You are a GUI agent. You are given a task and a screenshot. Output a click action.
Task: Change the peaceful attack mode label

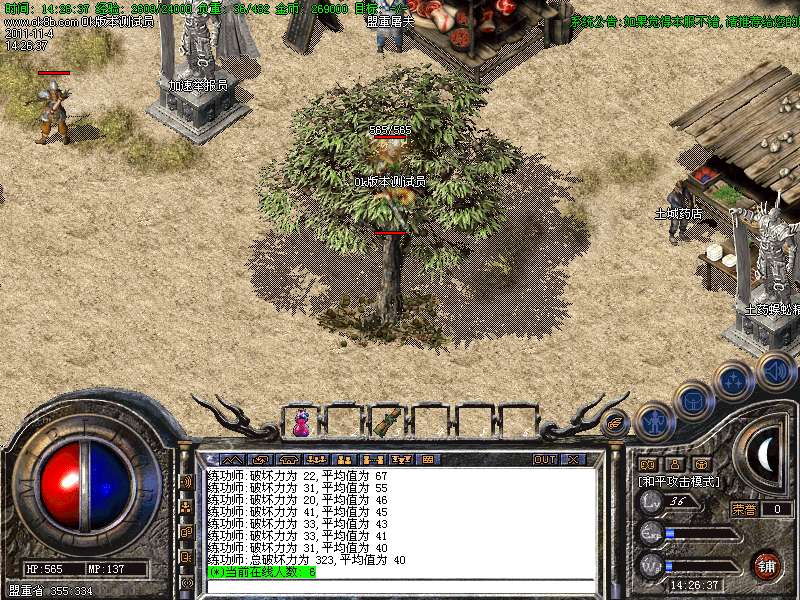(x=680, y=481)
